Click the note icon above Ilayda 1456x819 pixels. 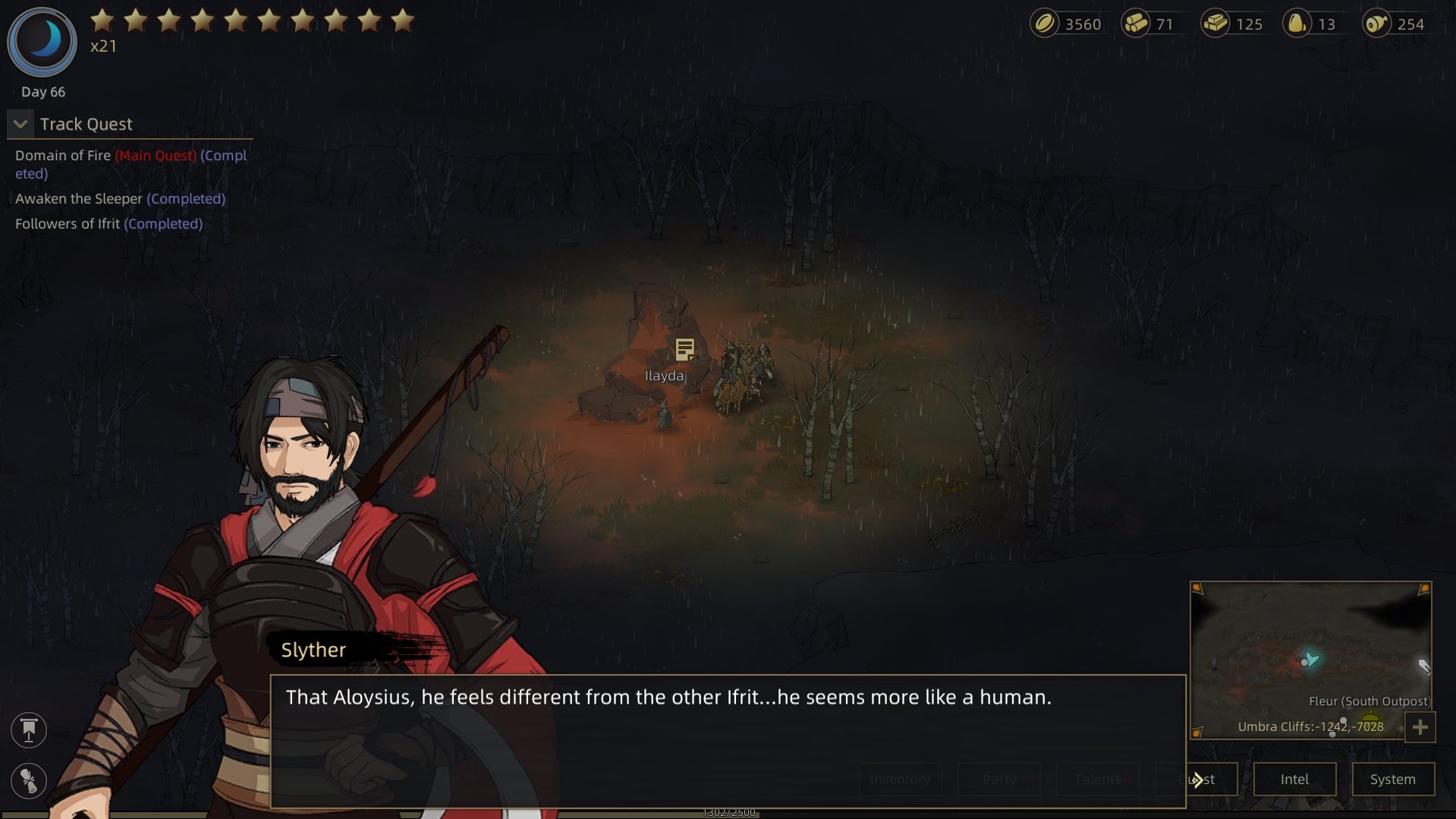[x=684, y=349]
